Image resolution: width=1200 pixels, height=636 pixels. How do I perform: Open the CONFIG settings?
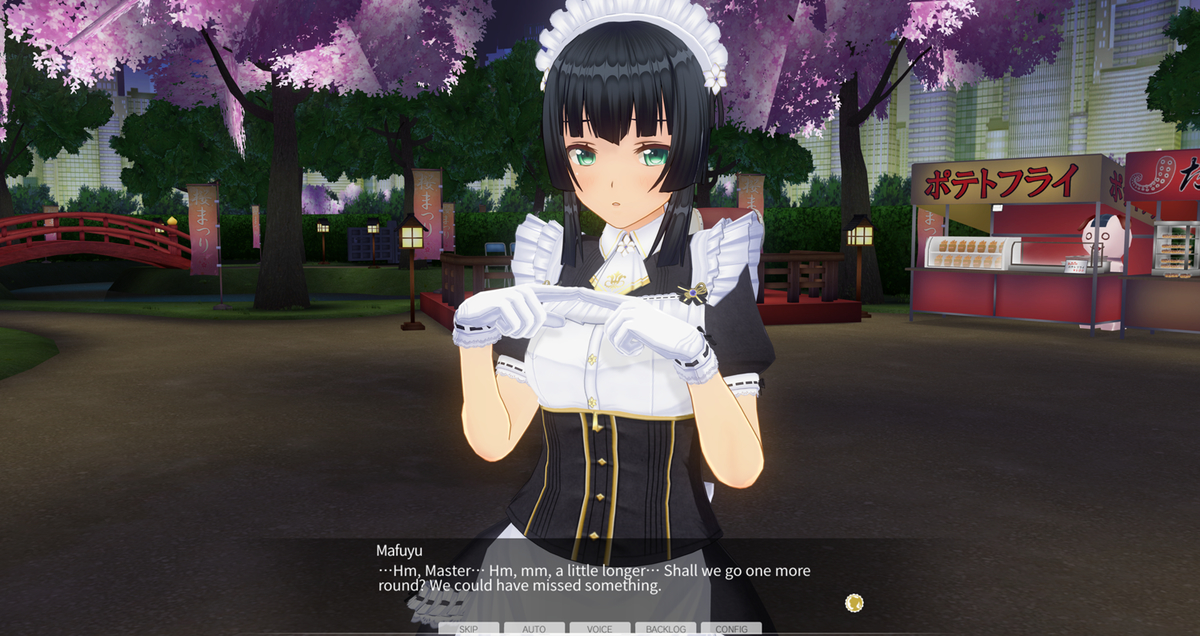tap(731, 629)
